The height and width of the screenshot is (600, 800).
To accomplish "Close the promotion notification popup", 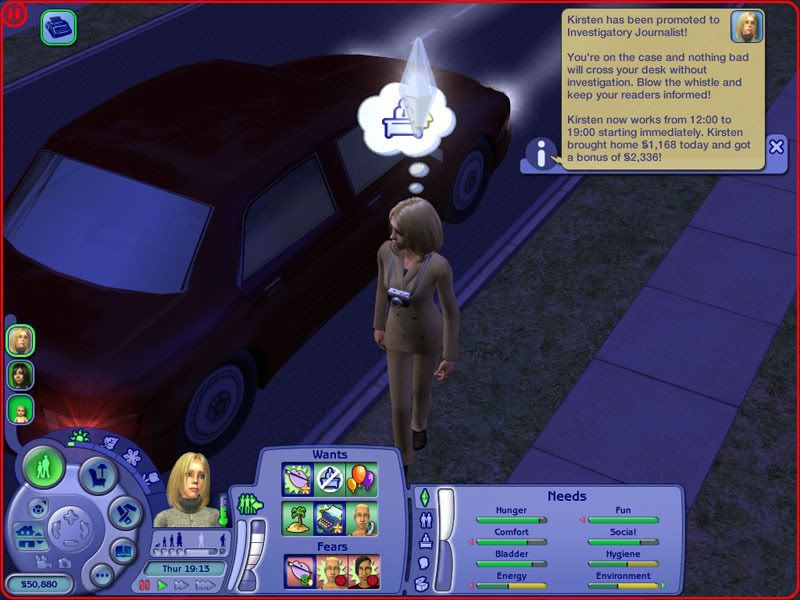I will click(776, 147).
